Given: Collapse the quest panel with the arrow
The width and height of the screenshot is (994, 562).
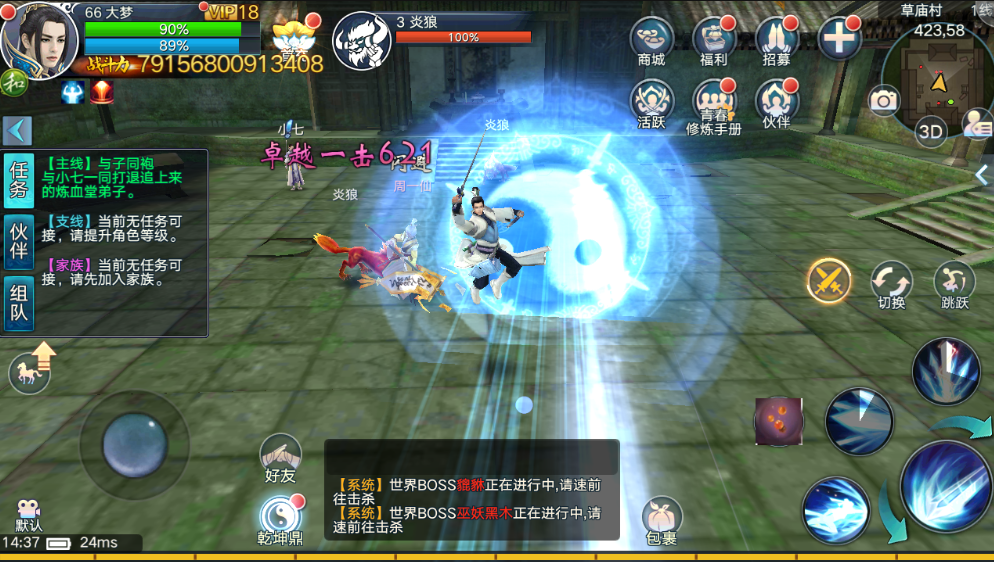Looking at the screenshot, I should tap(18, 130).
